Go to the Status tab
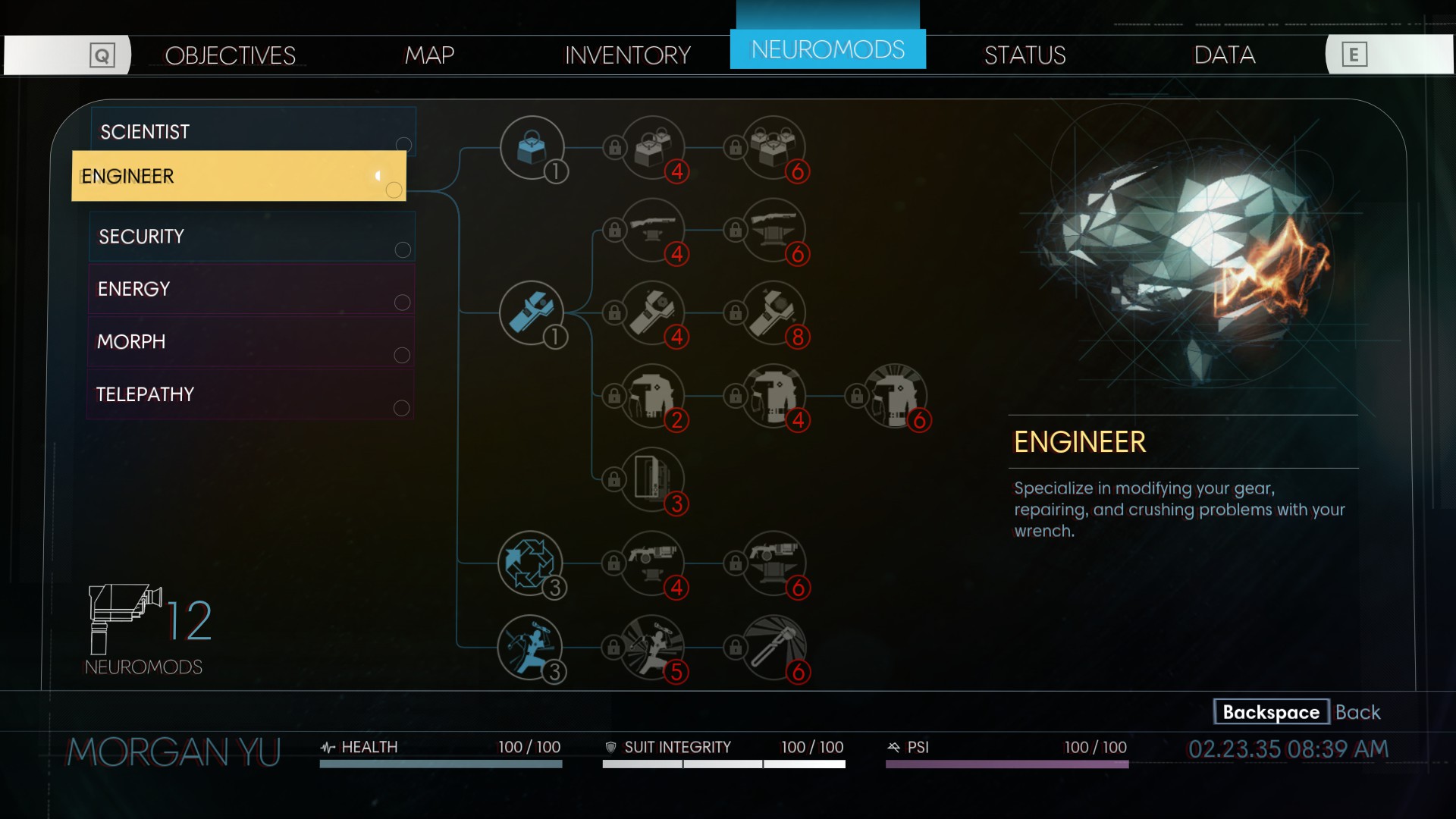 pyautogui.click(x=1025, y=55)
